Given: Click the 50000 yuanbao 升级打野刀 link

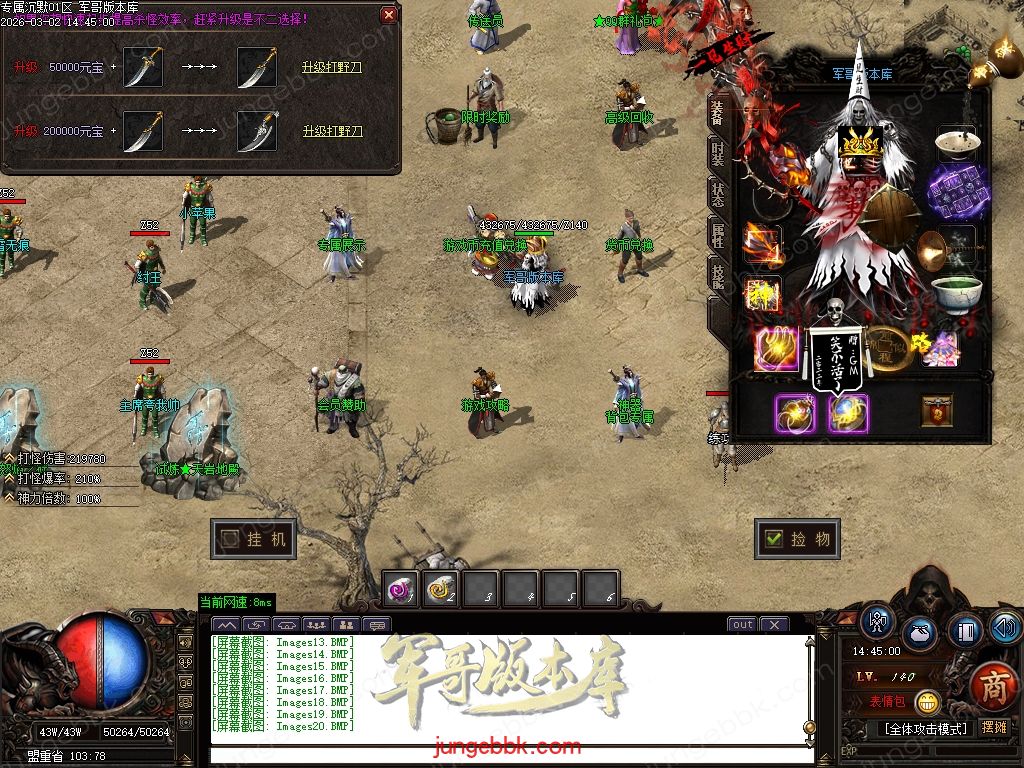Looking at the screenshot, I should (332, 68).
